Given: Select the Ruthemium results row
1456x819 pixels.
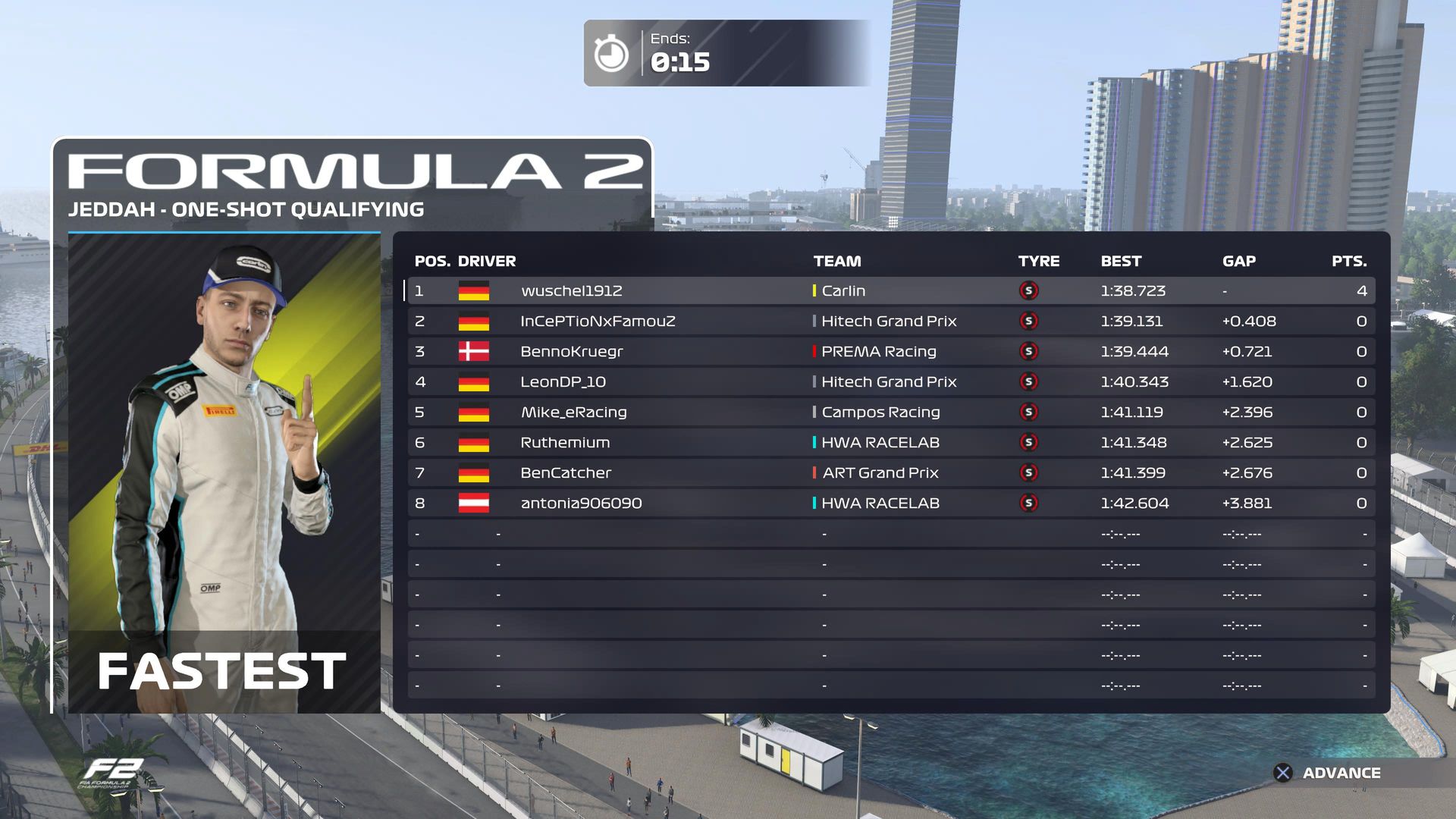Looking at the screenshot, I should point(890,443).
